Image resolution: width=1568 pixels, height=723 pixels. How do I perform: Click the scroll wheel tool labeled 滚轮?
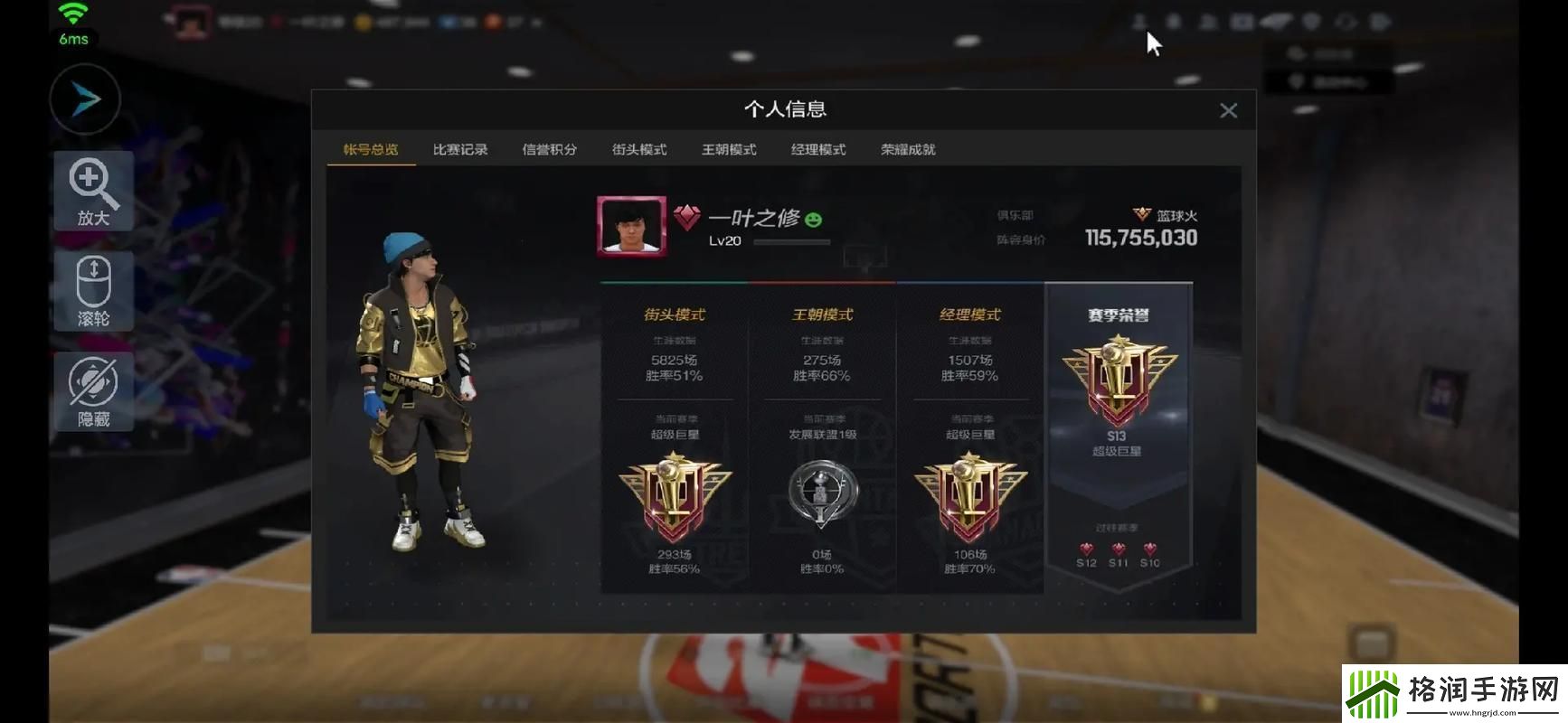point(93,290)
